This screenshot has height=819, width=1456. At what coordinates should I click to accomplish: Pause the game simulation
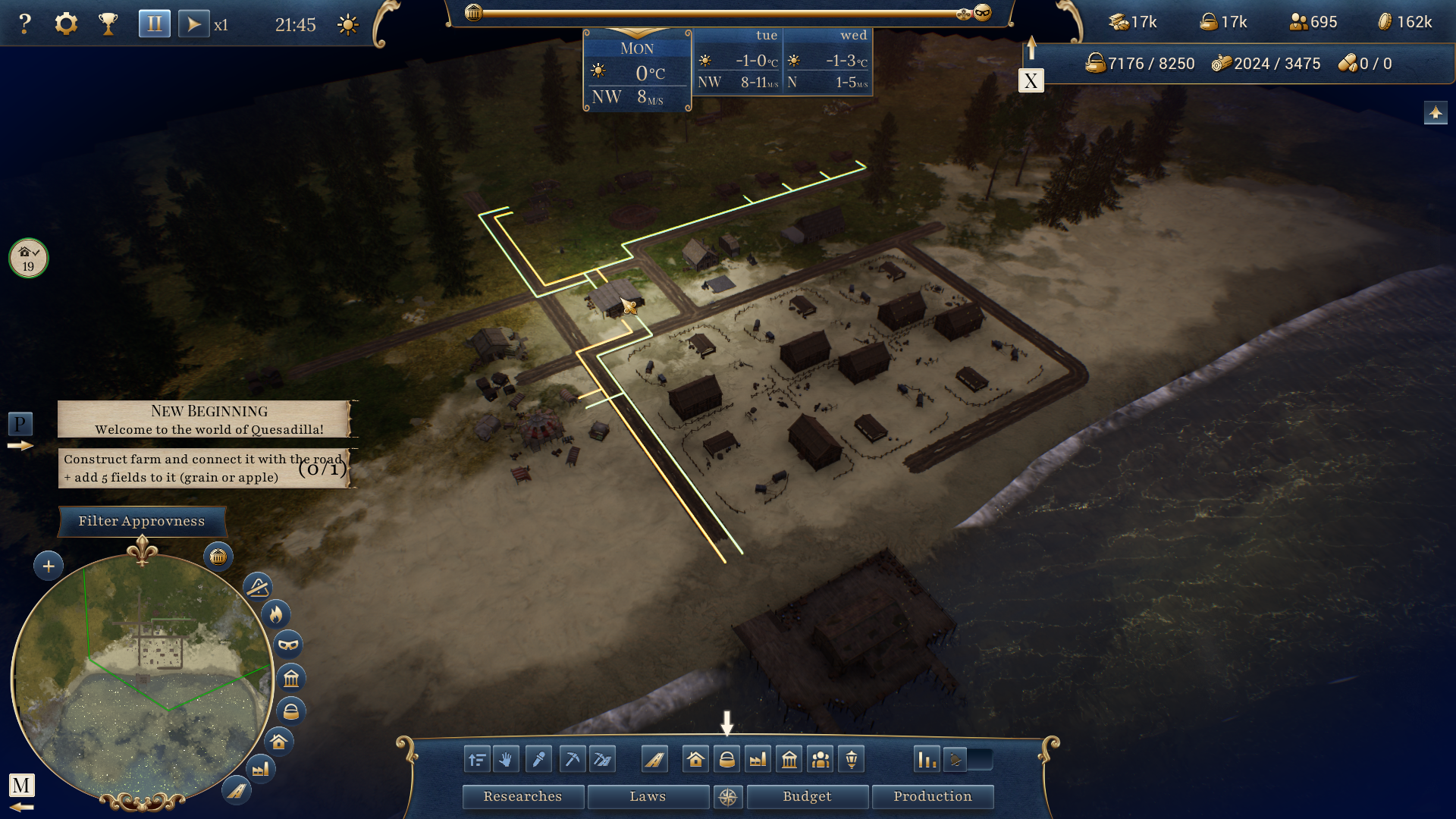[154, 24]
